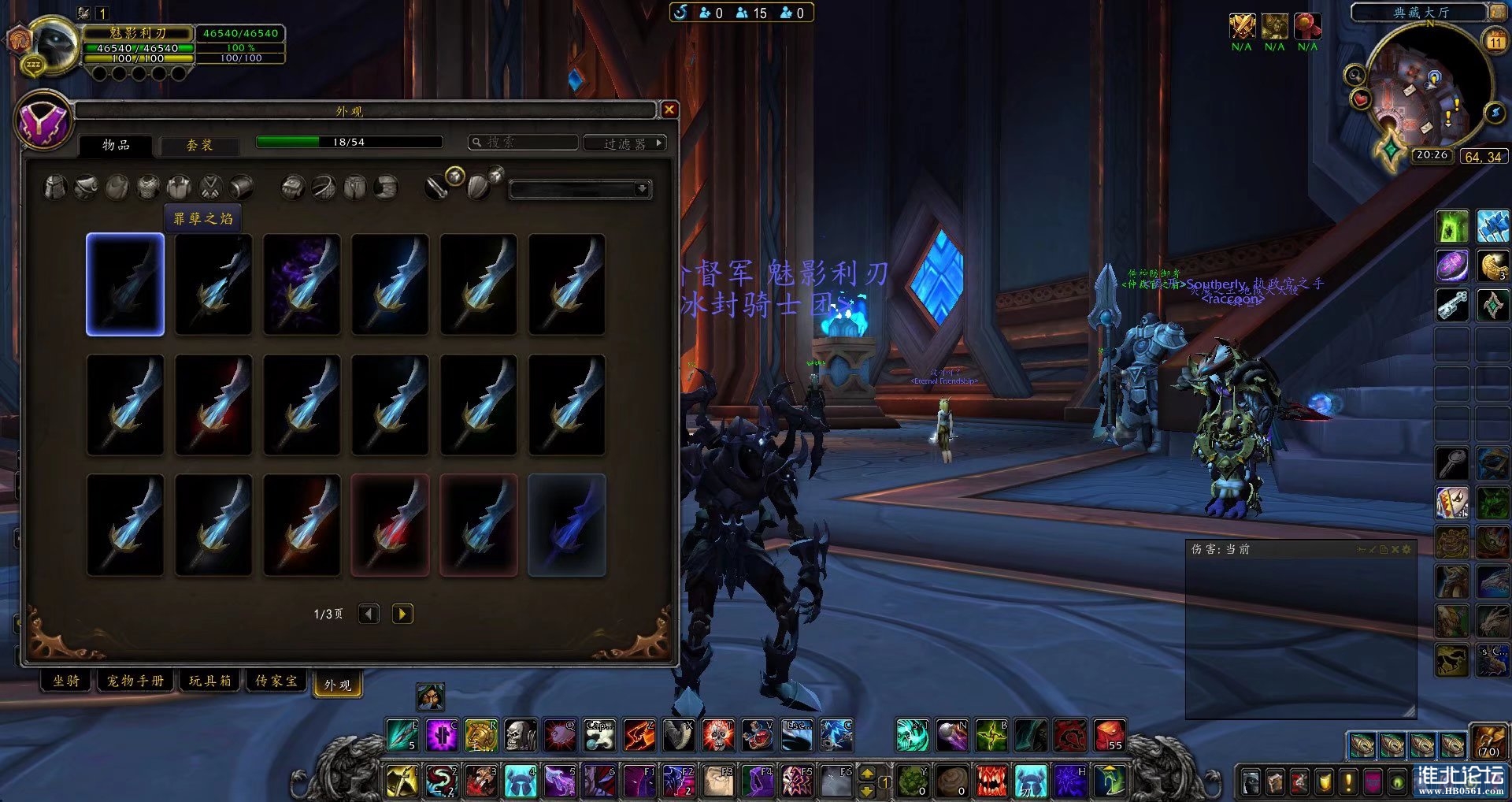Select the chainmail chest slot icon
Screen dimensions: 1512x802
(x=148, y=188)
